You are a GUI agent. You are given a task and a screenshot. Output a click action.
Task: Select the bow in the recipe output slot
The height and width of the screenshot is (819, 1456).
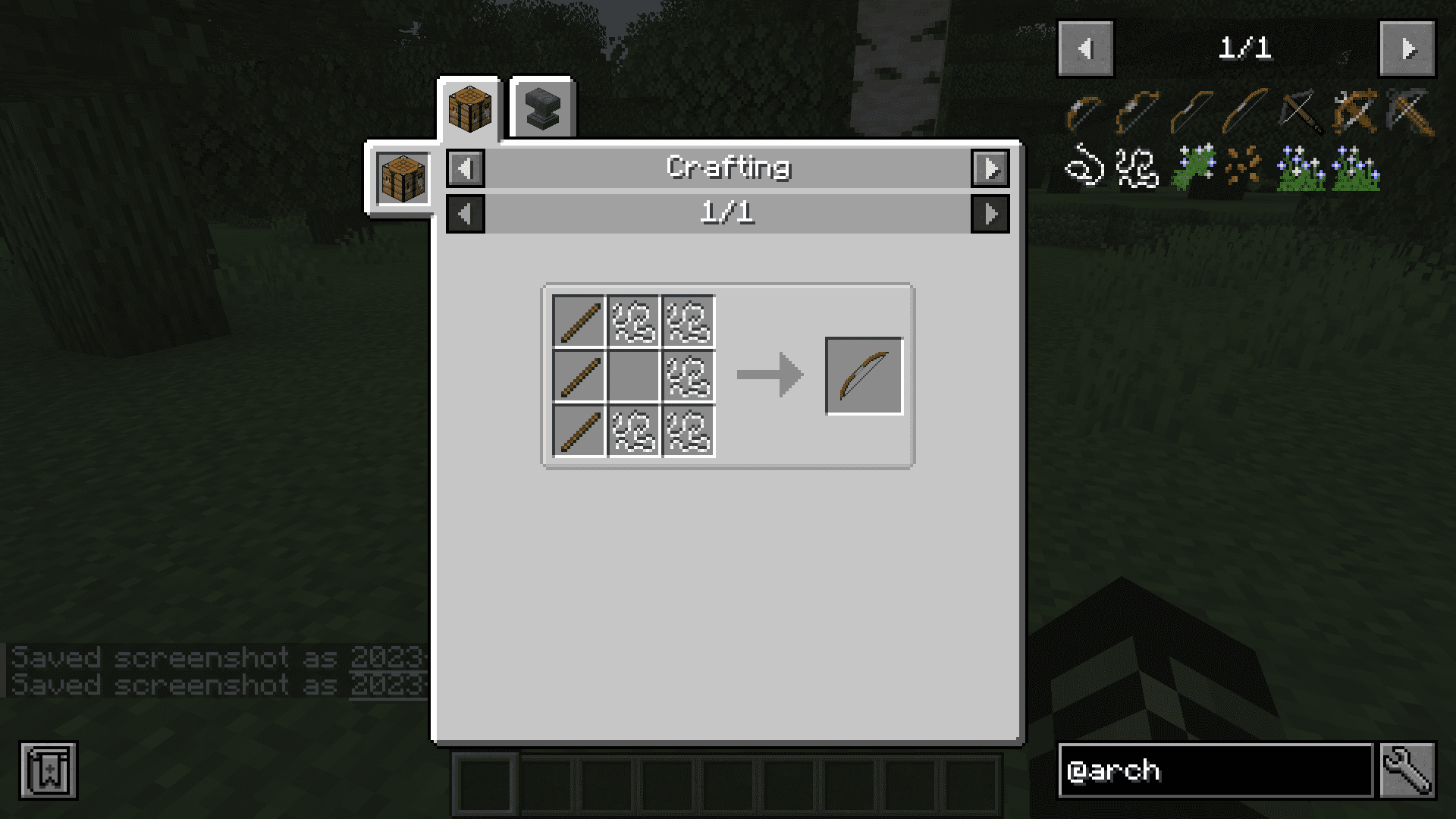click(864, 376)
